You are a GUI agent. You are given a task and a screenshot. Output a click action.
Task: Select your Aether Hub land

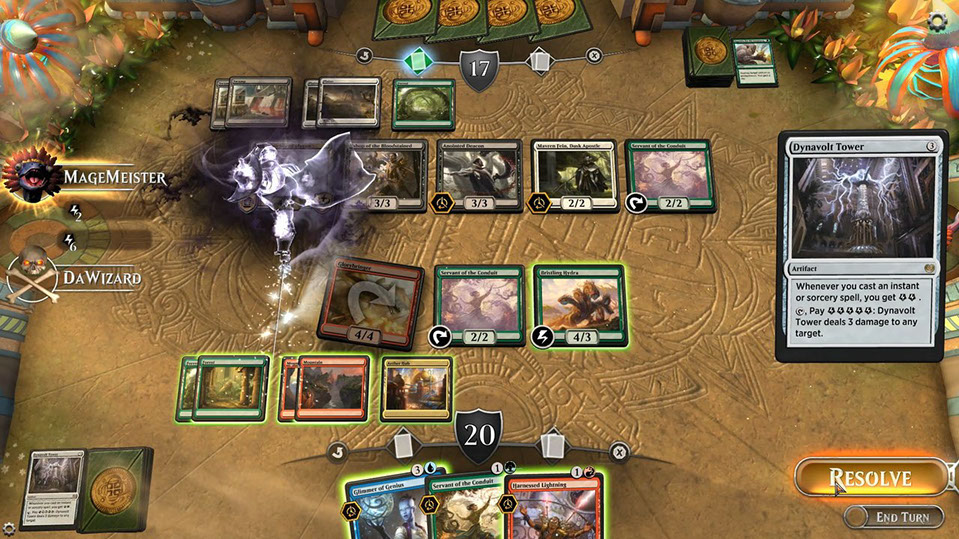415,386
